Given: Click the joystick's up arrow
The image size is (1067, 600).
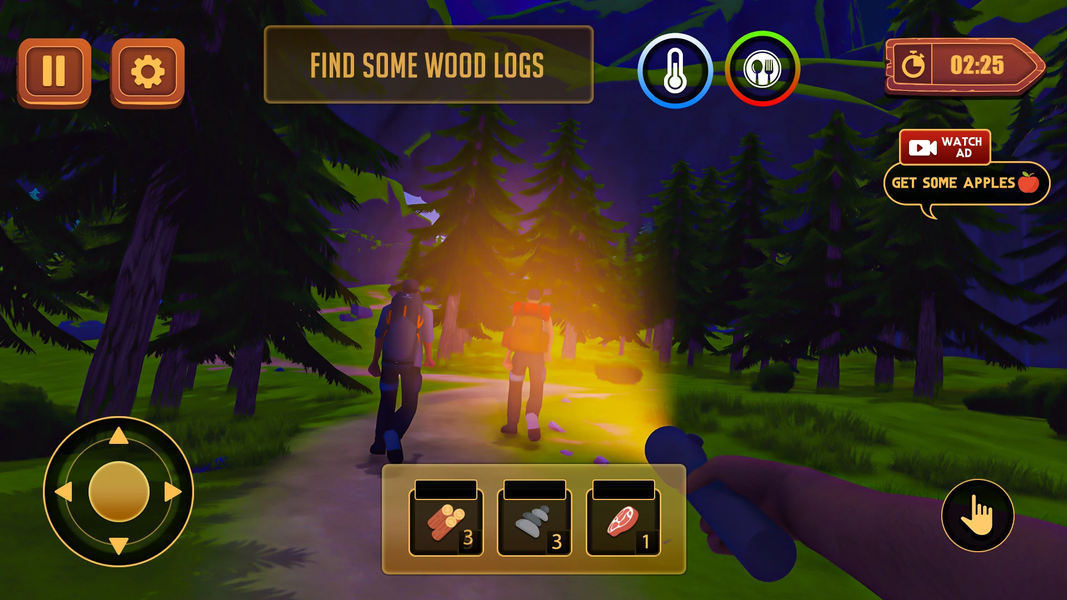Looking at the screenshot, I should (x=118, y=436).
